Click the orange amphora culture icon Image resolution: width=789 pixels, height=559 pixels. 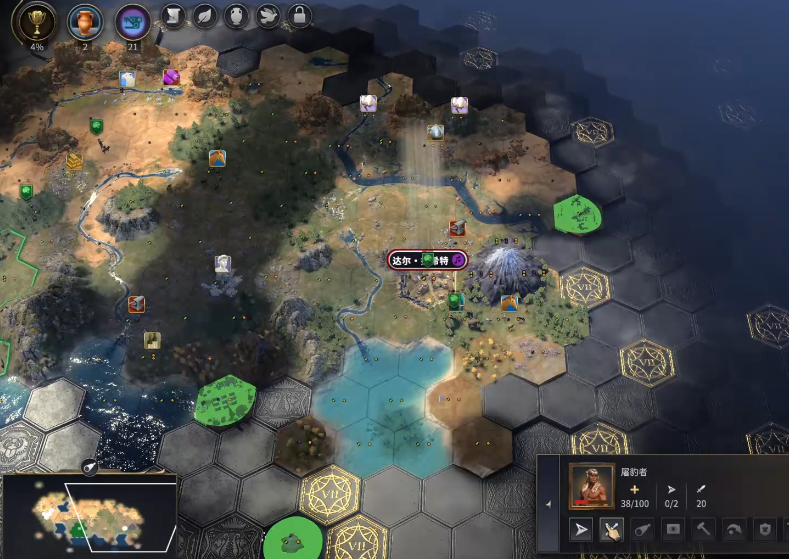coord(84,19)
